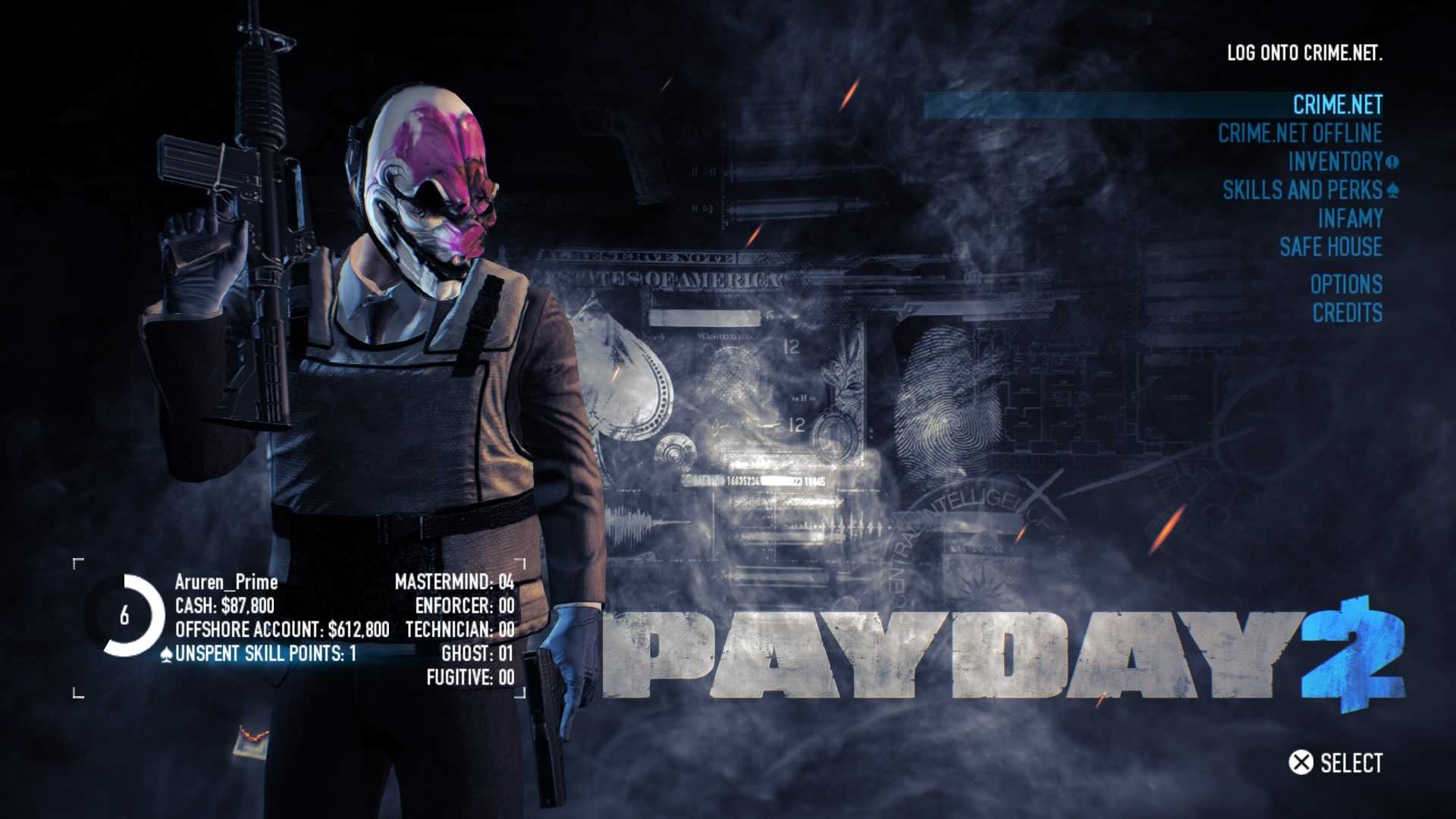Screen dimensions: 1456x819
Task: Select CRIME.NET OFFLINE mode
Action: click(x=1301, y=133)
